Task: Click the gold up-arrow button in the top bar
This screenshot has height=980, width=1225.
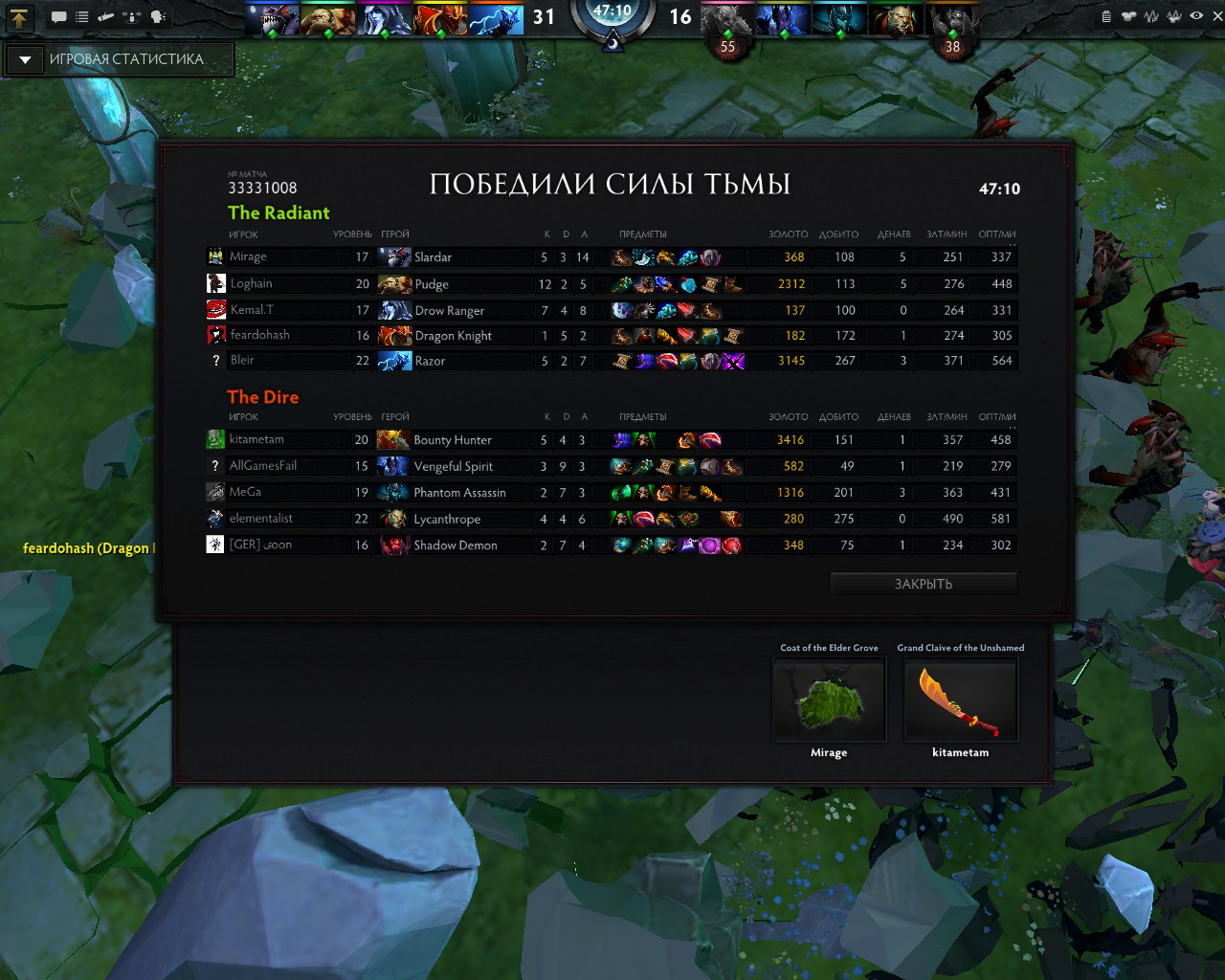Action: [19, 17]
